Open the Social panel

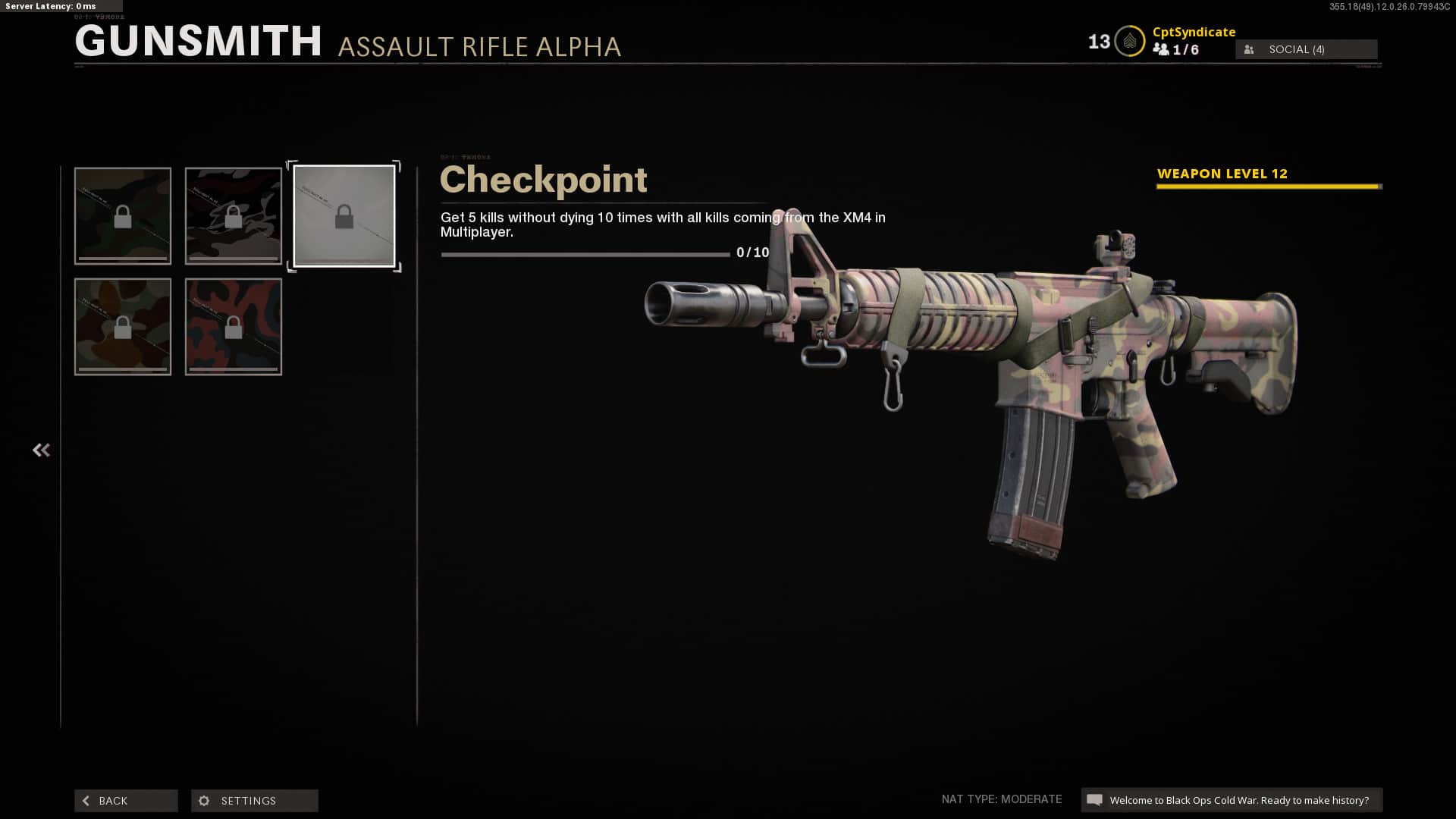point(1306,49)
